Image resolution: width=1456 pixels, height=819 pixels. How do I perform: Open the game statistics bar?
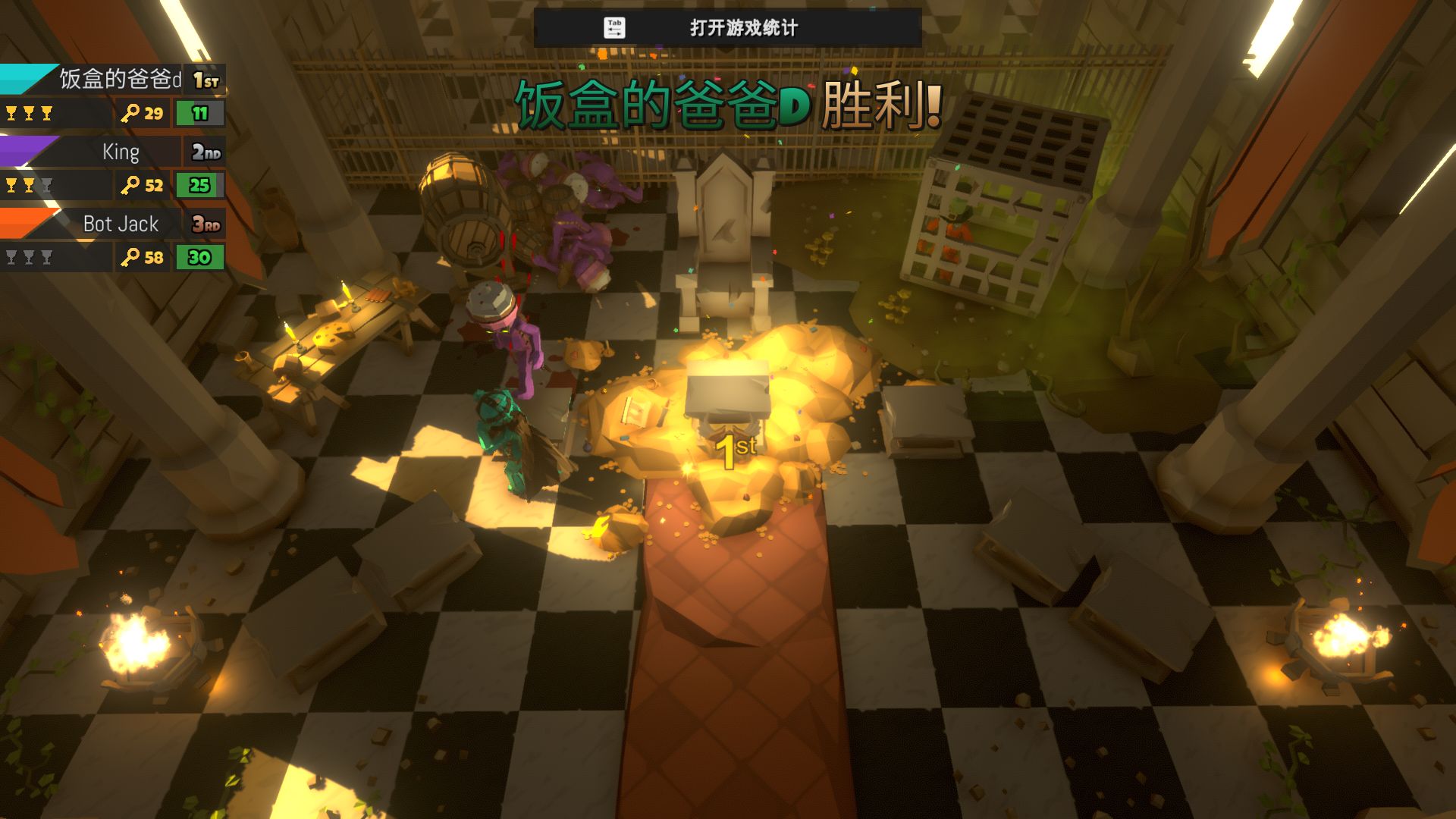pos(727,28)
